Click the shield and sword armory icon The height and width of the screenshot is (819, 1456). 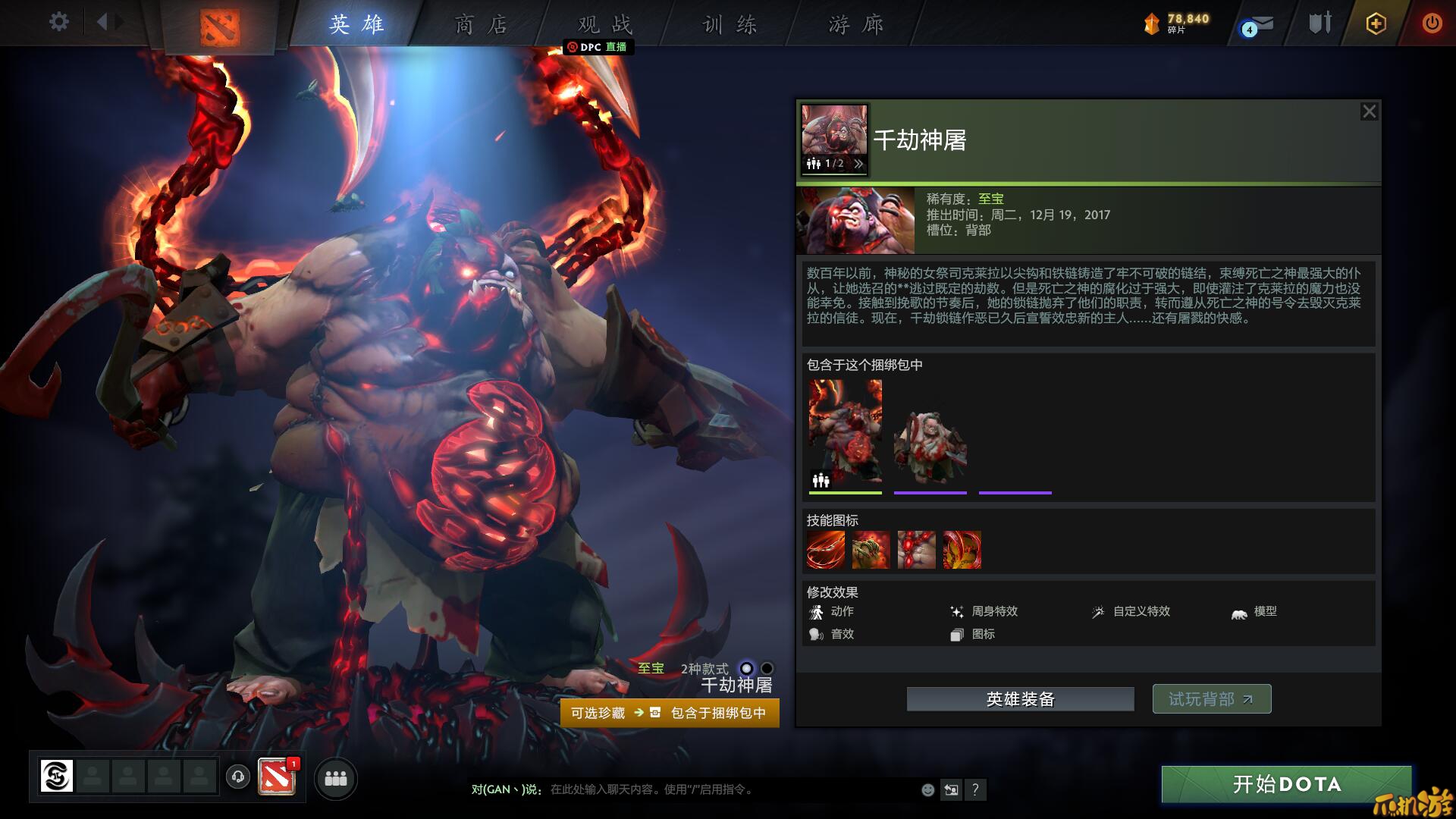(1318, 23)
